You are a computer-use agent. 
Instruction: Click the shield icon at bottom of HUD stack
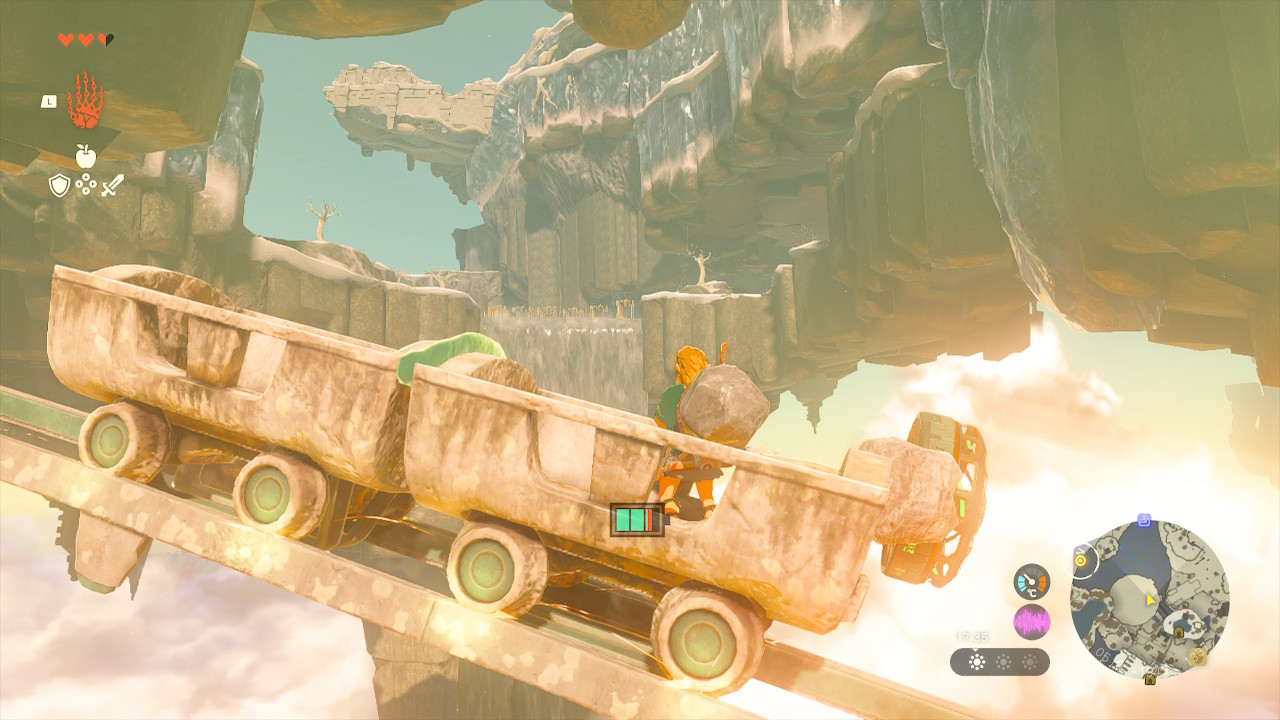click(x=59, y=184)
